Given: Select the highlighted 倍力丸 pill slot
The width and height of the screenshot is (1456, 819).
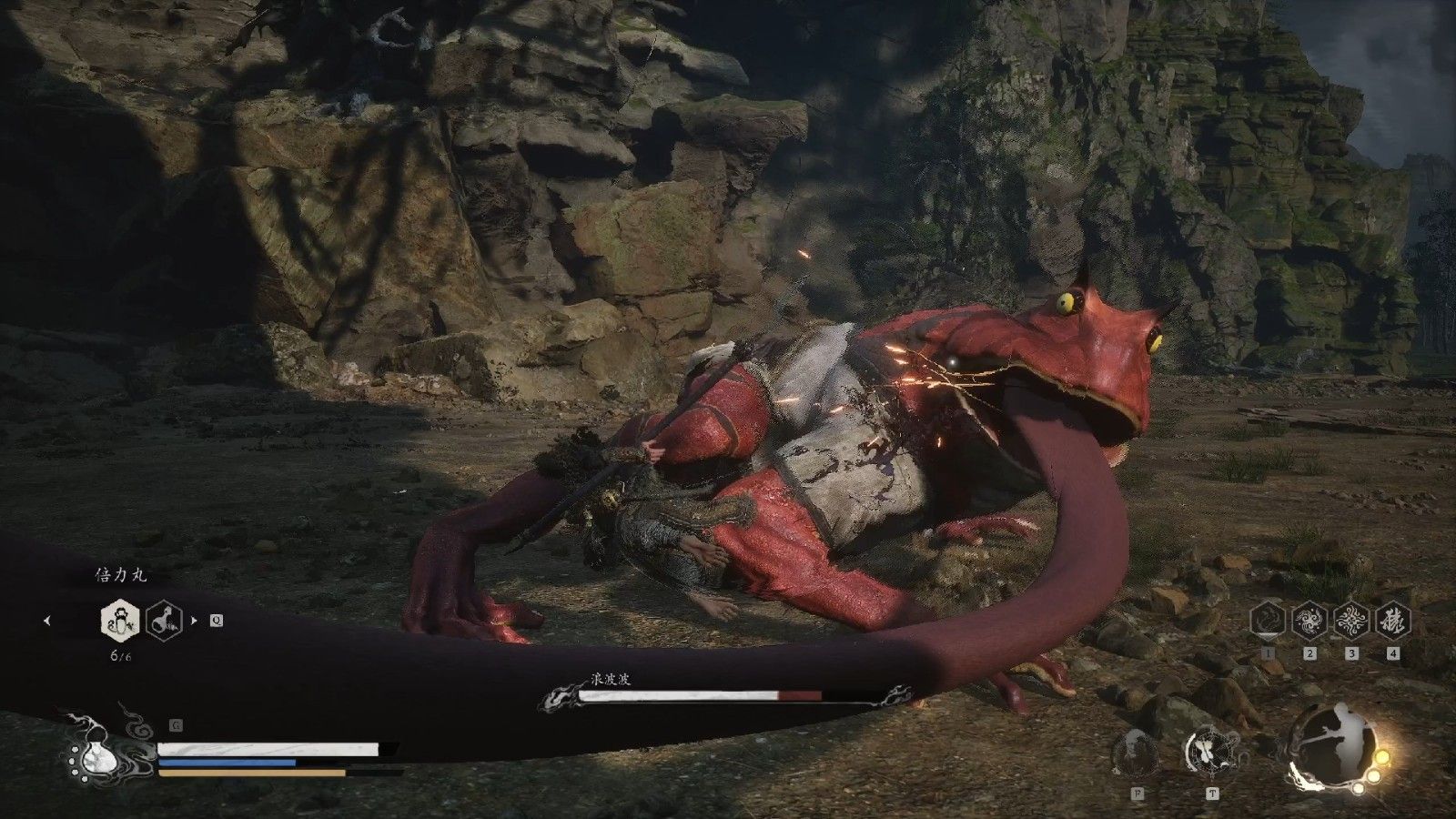Looking at the screenshot, I should click(120, 622).
